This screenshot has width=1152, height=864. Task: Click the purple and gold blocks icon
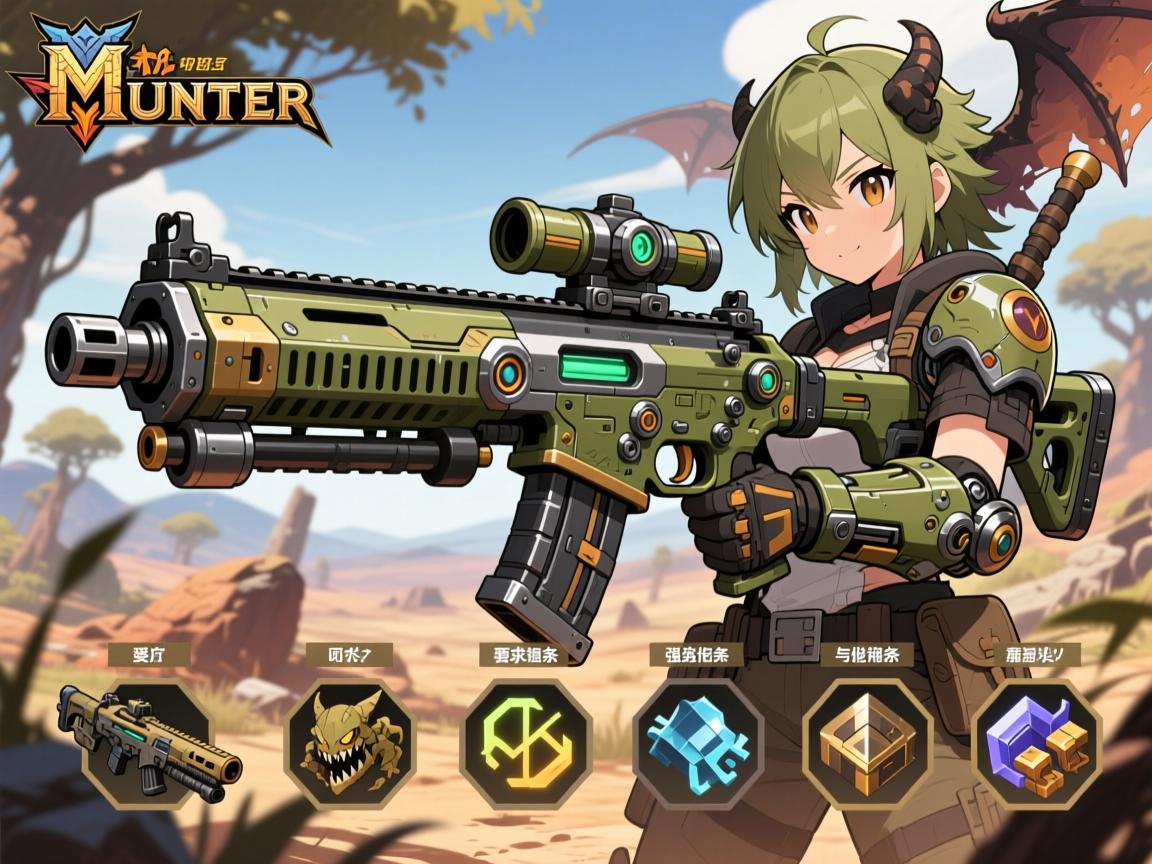(1037, 743)
